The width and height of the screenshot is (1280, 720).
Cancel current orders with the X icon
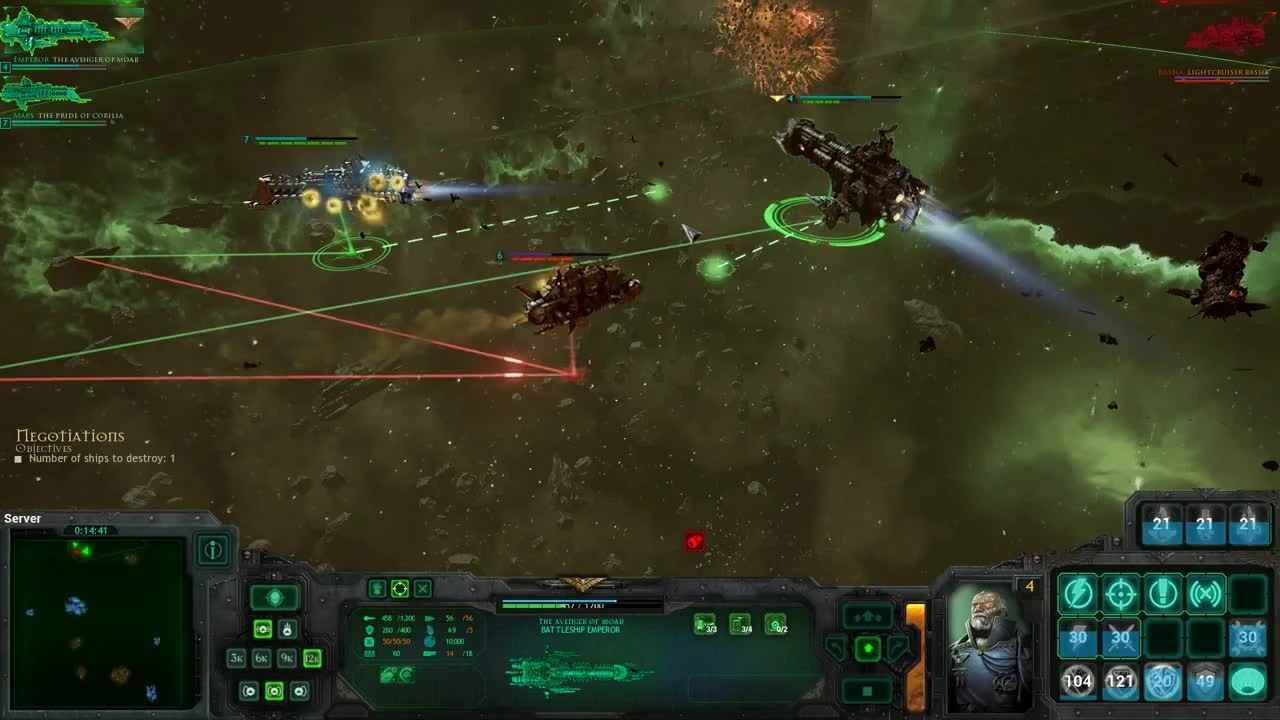coord(422,588)
